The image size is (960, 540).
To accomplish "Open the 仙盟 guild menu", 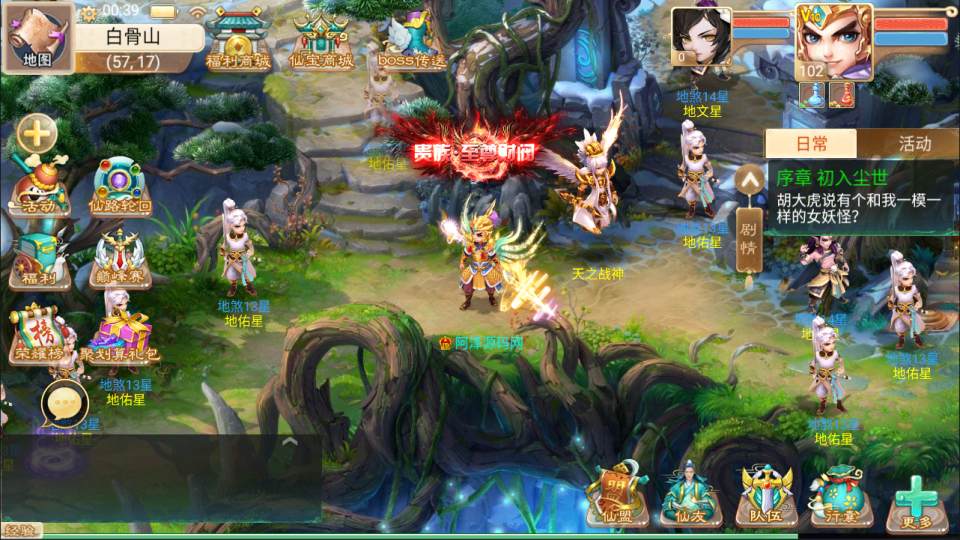I will point(616,495).
